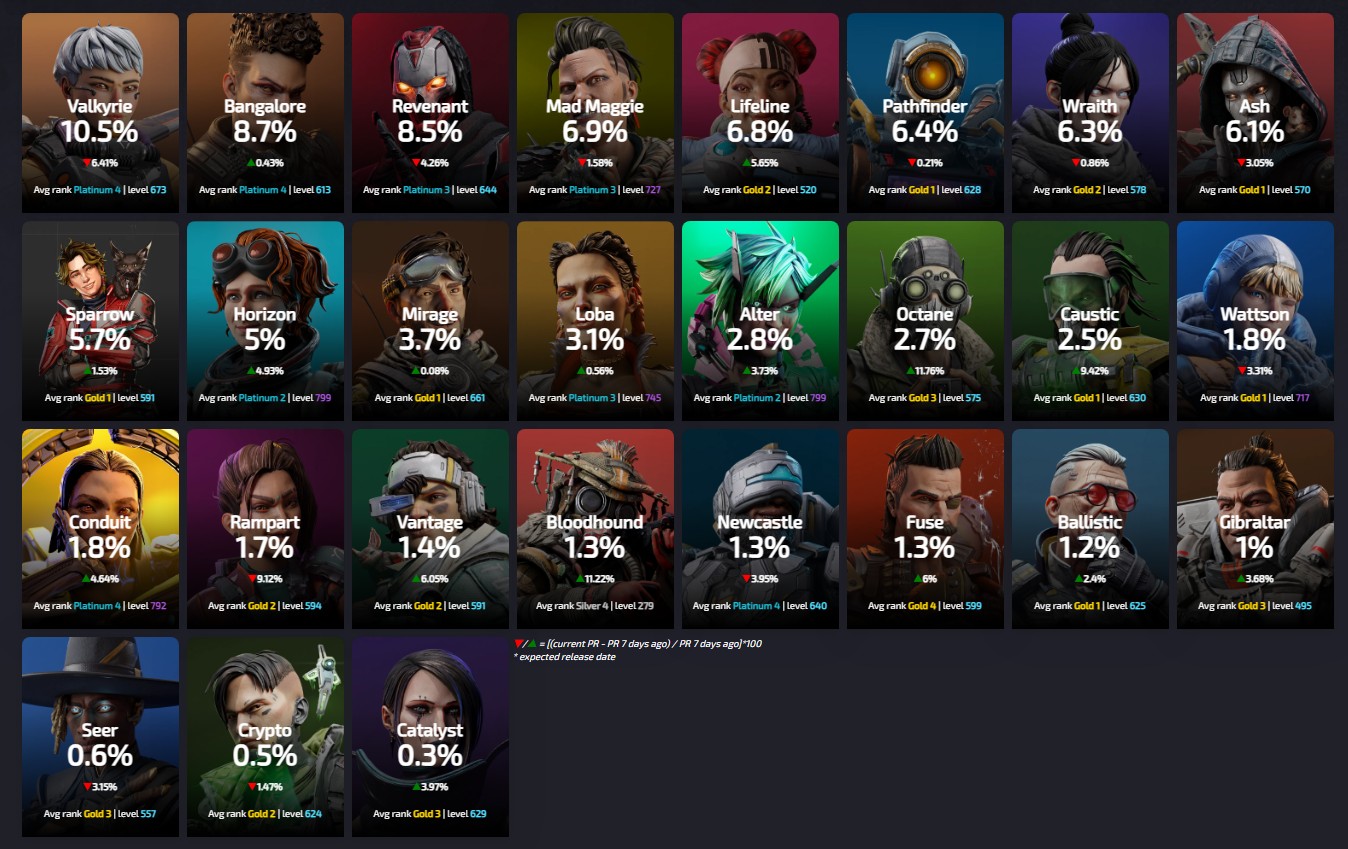Select the Ash legend card
This screenshot has height=849, width=1348.
click(x=1255, y=113)
